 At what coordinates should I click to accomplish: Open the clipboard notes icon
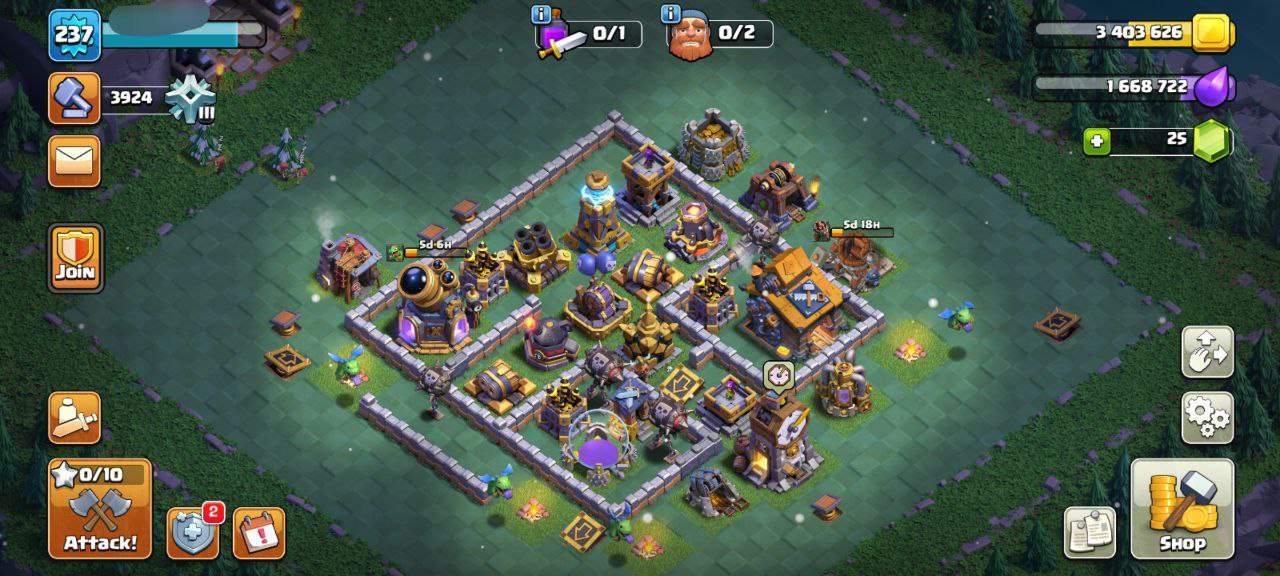point(1089,532)
